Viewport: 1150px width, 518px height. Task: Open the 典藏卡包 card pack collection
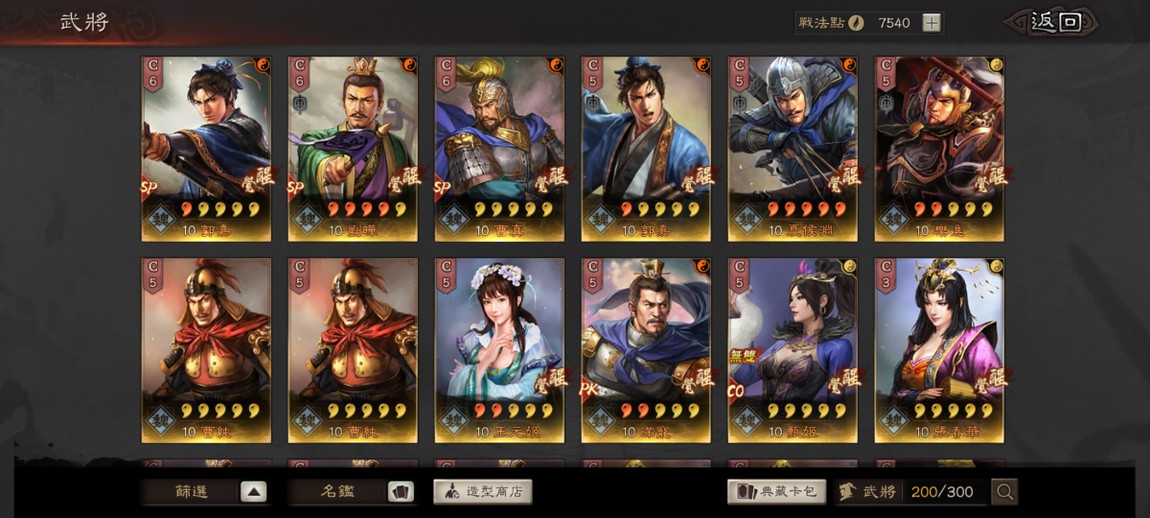(777, 492)
